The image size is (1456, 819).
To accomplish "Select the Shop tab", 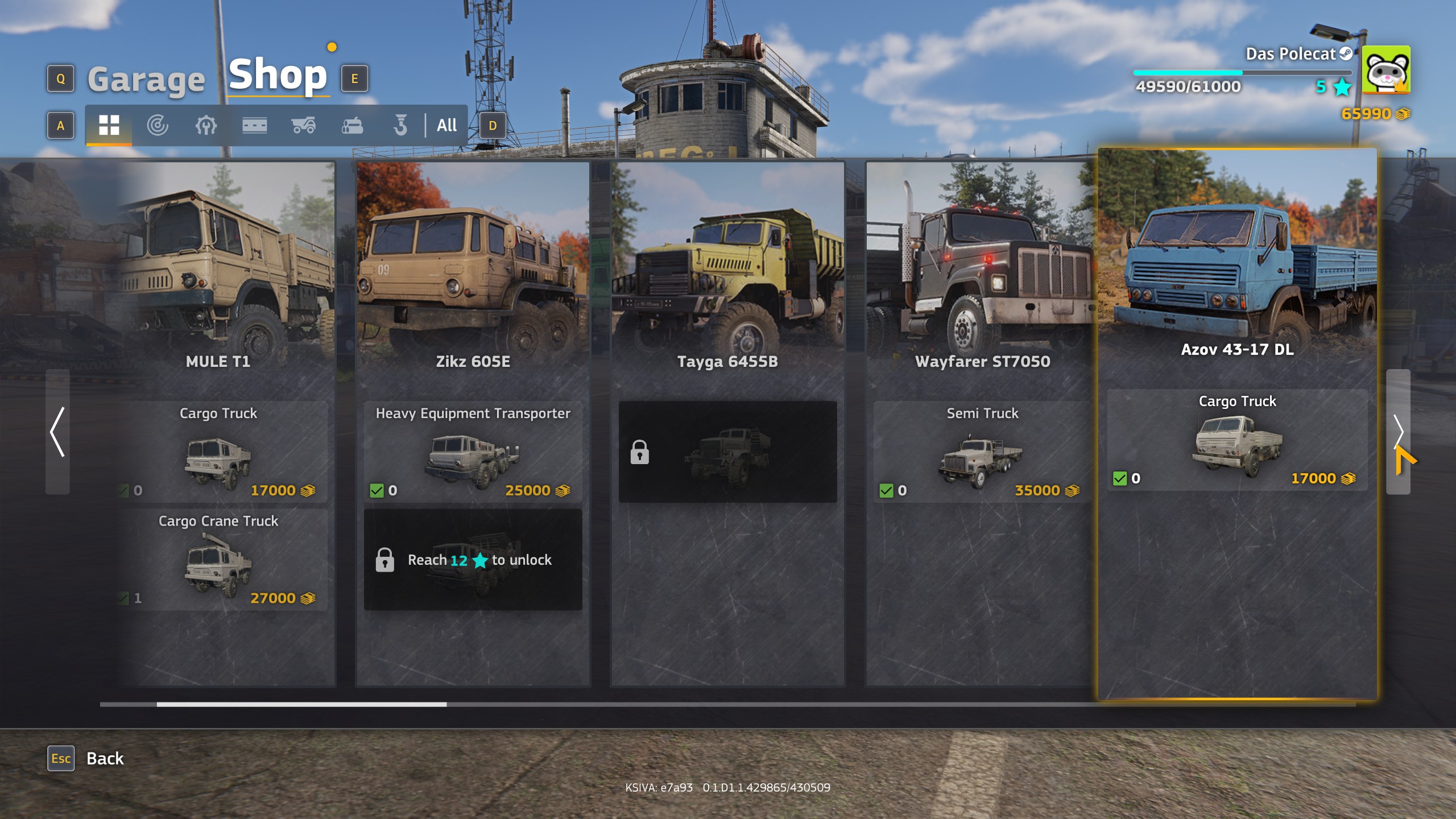I will [278, 75].
